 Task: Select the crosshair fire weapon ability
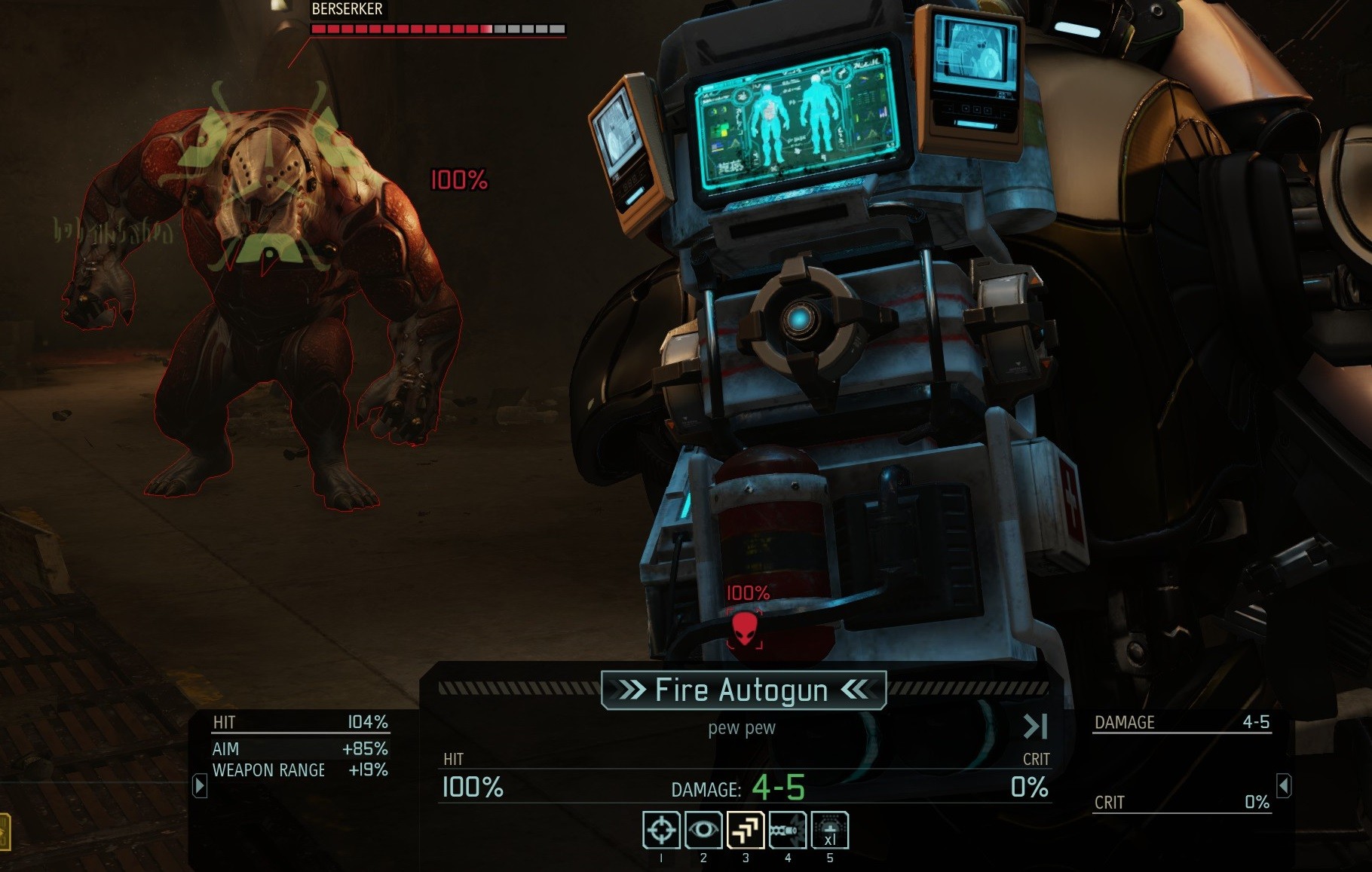point(661,831)
